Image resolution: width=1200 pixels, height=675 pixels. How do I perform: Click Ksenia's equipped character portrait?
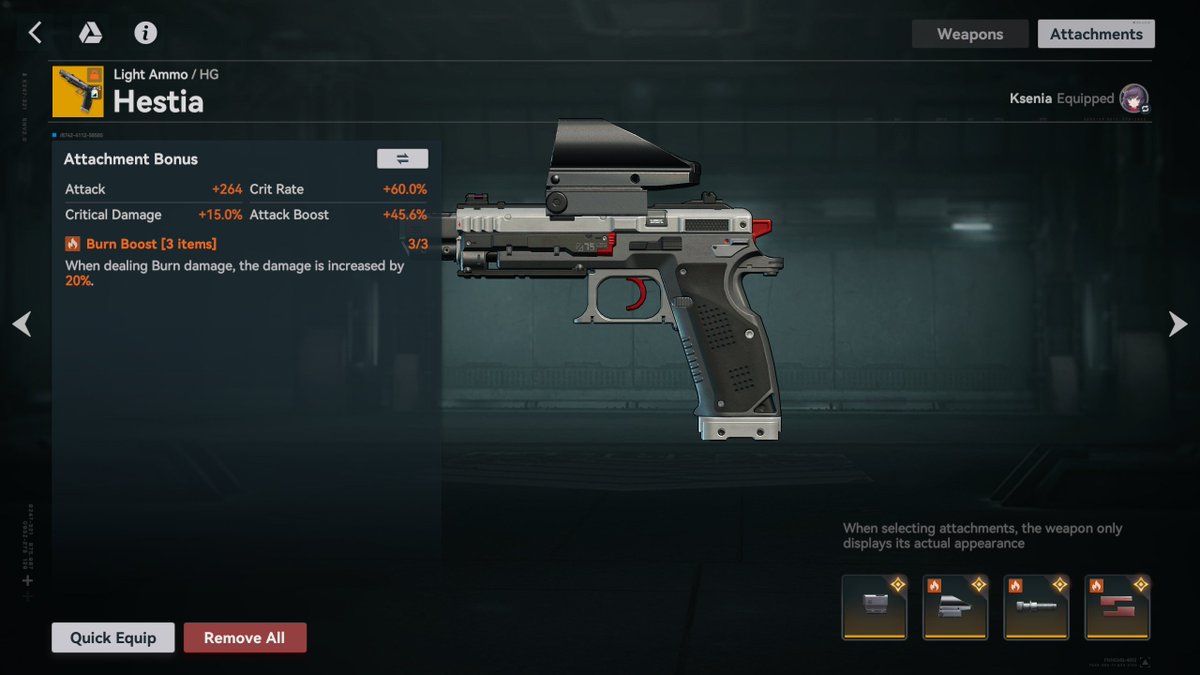(1133, 99)
